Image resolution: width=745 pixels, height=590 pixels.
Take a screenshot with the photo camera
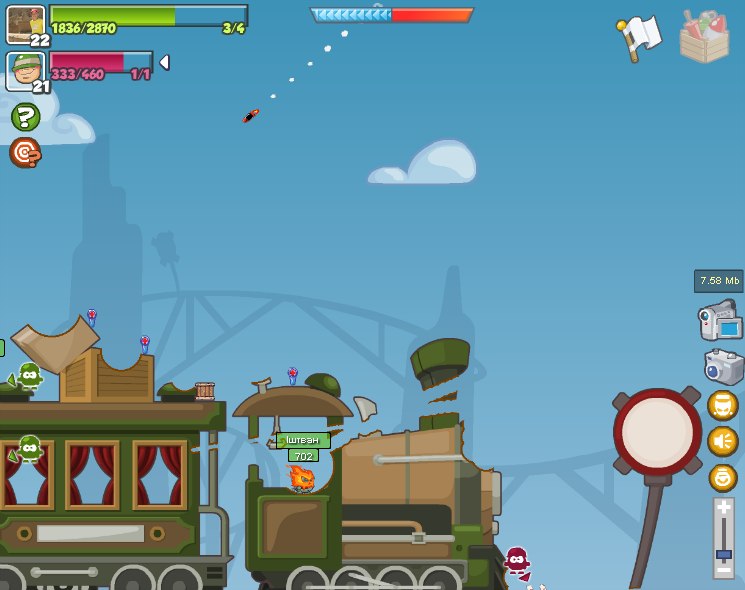723,366
